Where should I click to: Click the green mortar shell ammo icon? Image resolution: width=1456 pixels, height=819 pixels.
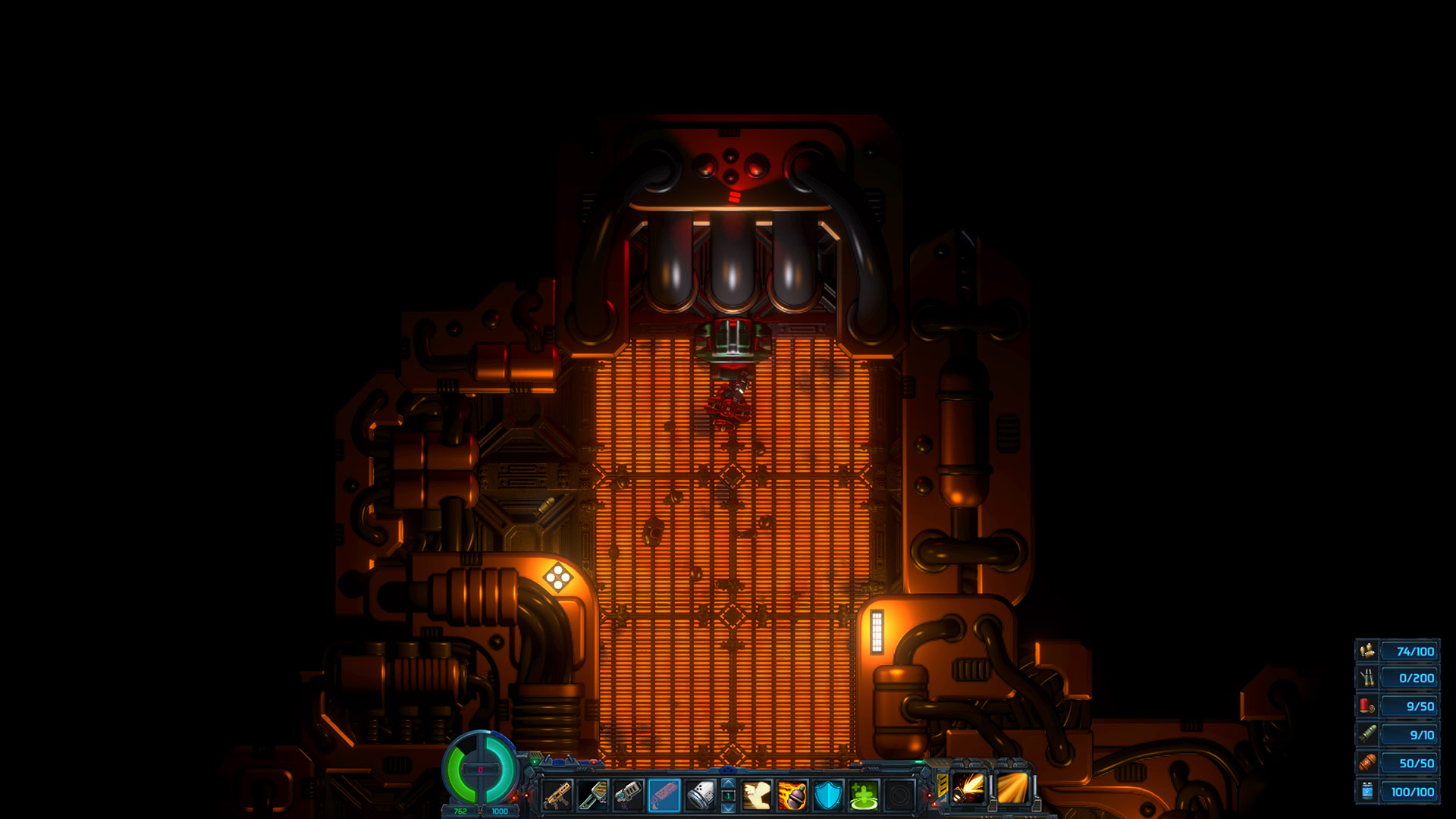1367,734
